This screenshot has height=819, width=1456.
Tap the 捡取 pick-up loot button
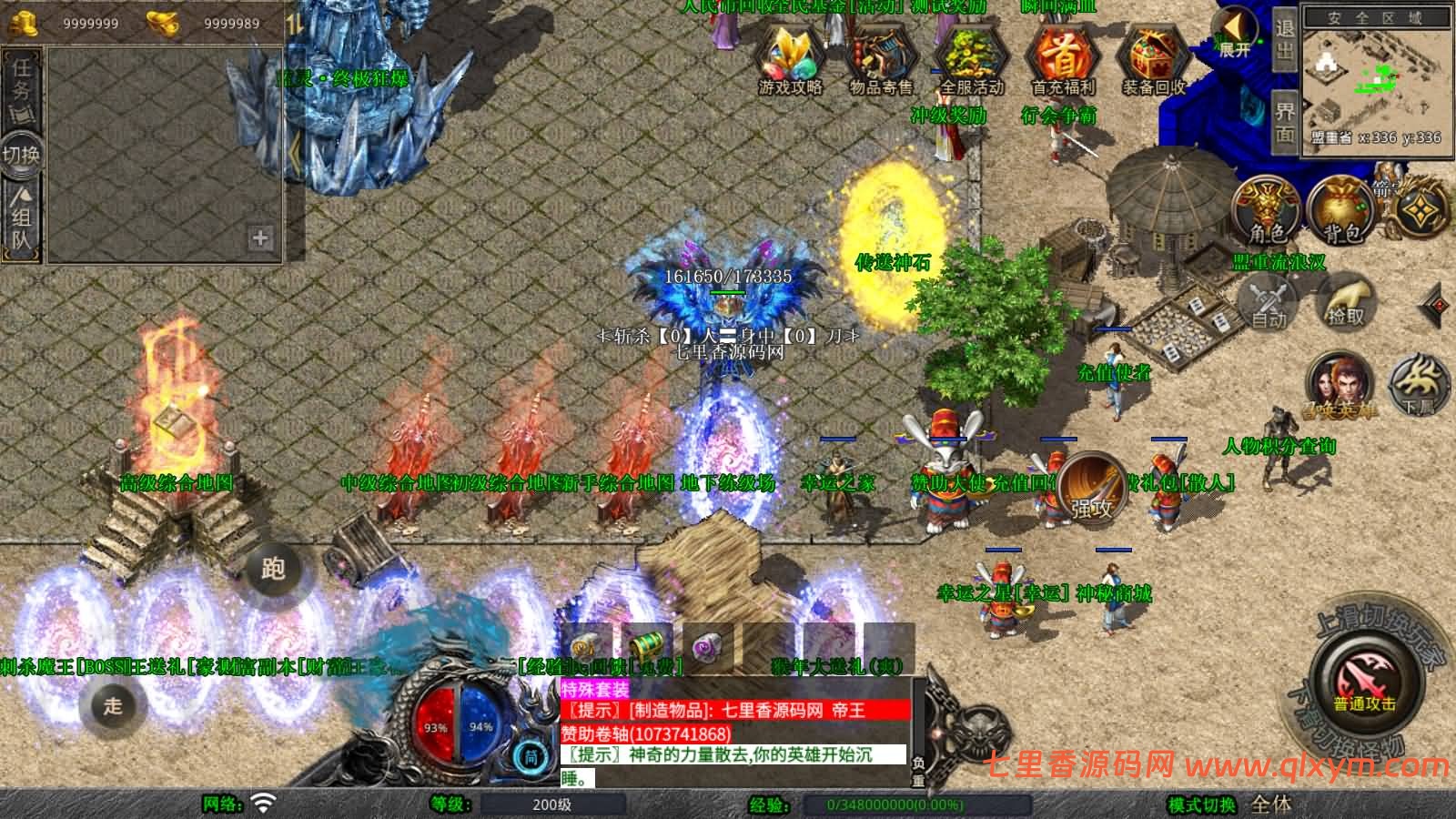tap(1346, 302)
